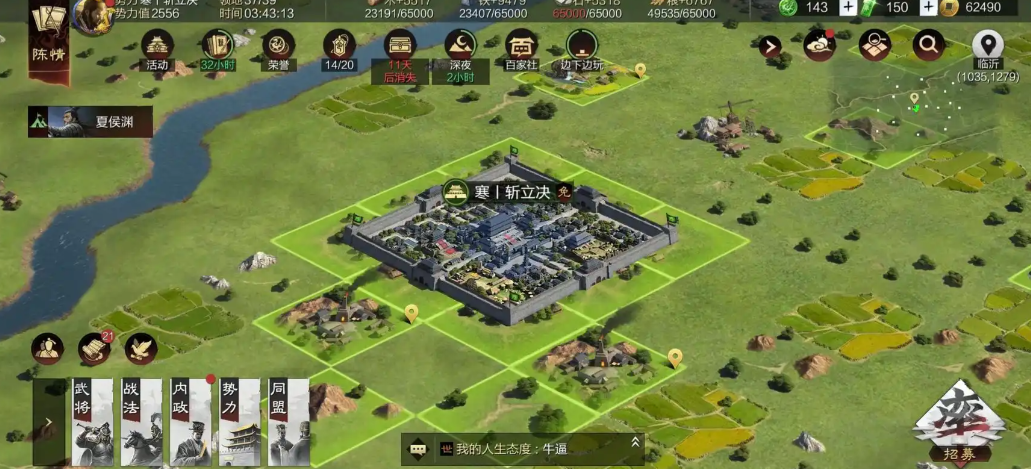Add jade using the first plus button
This screenshot has height=469, width=1031.
[x=847, y=8]
